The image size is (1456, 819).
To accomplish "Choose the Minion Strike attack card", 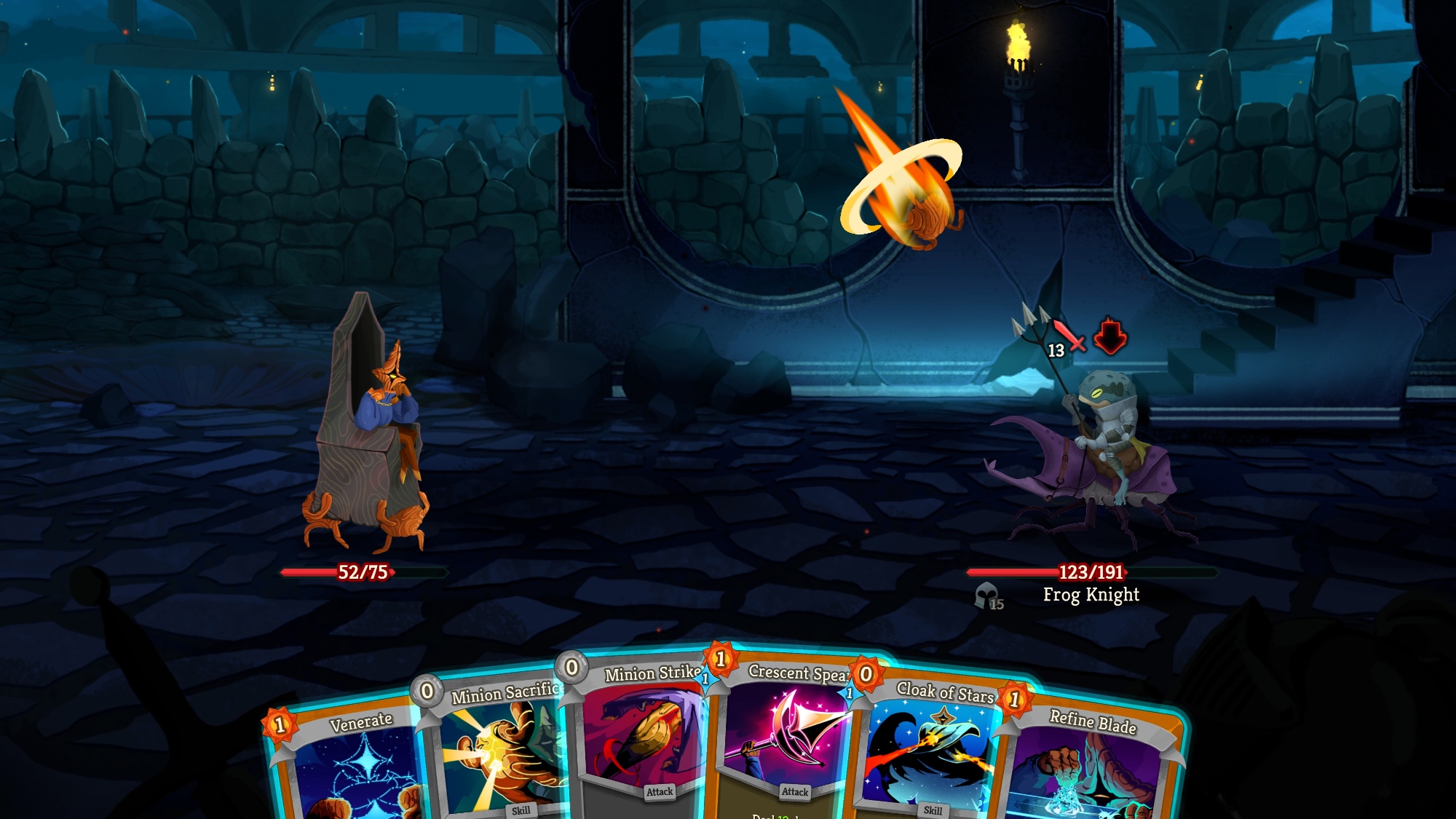I will point(644,735).
